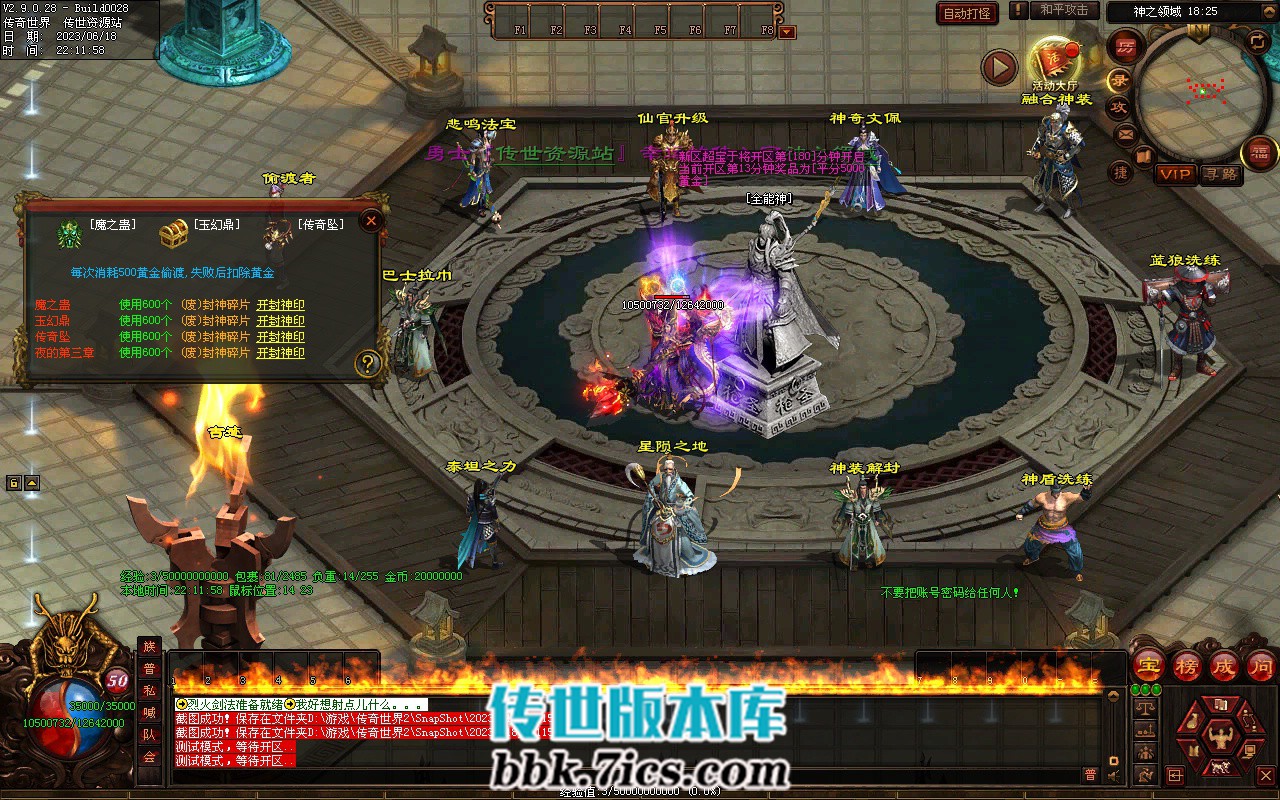Viewport: 1280px width, 800px height.
Task: Select the 私 private chat channel
Action: click(x=149, y=691)
